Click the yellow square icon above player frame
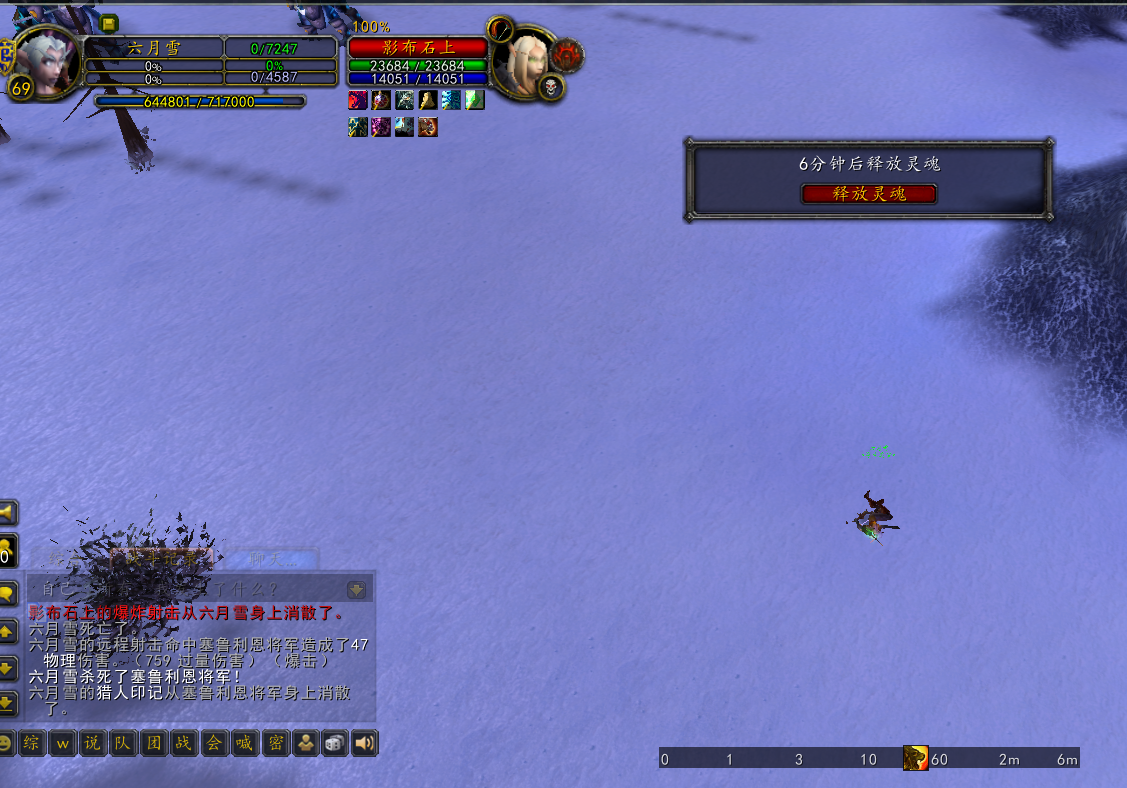 click(x=109, y=24)
